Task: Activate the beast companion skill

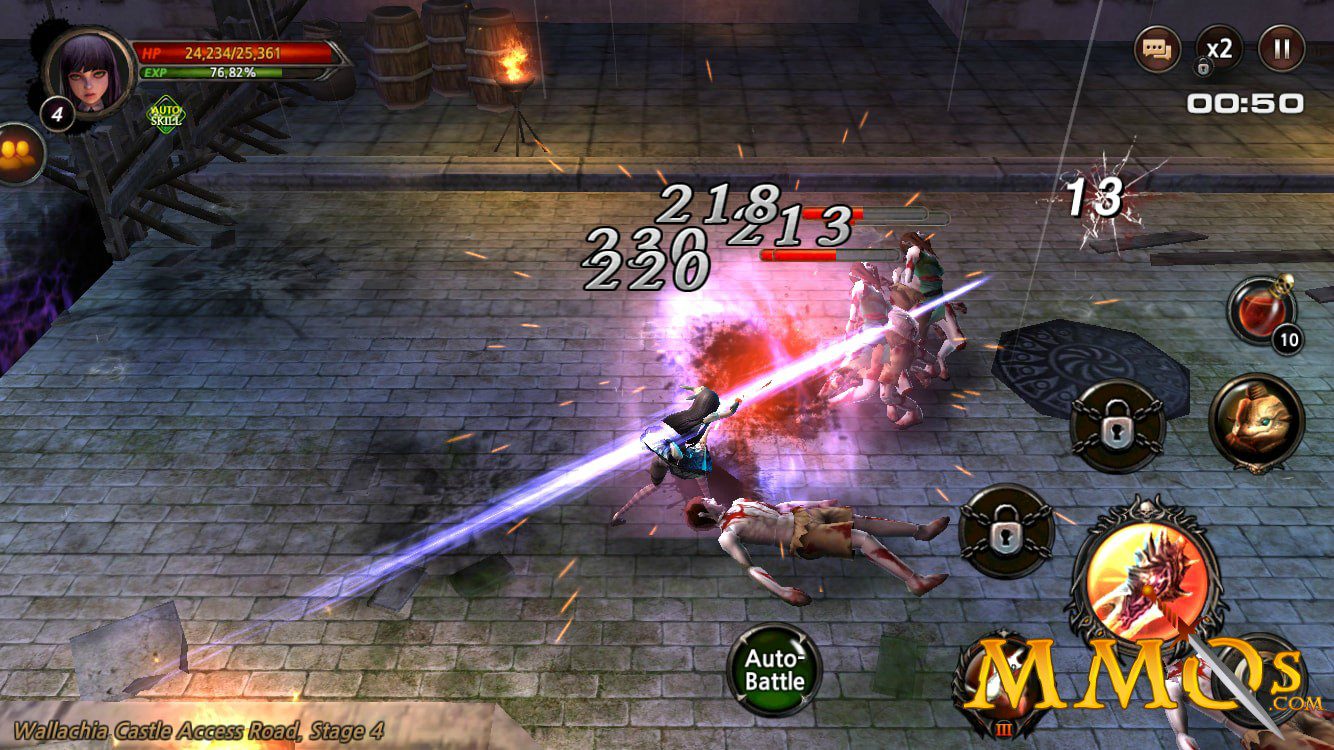Action: tap(1256, 422)
